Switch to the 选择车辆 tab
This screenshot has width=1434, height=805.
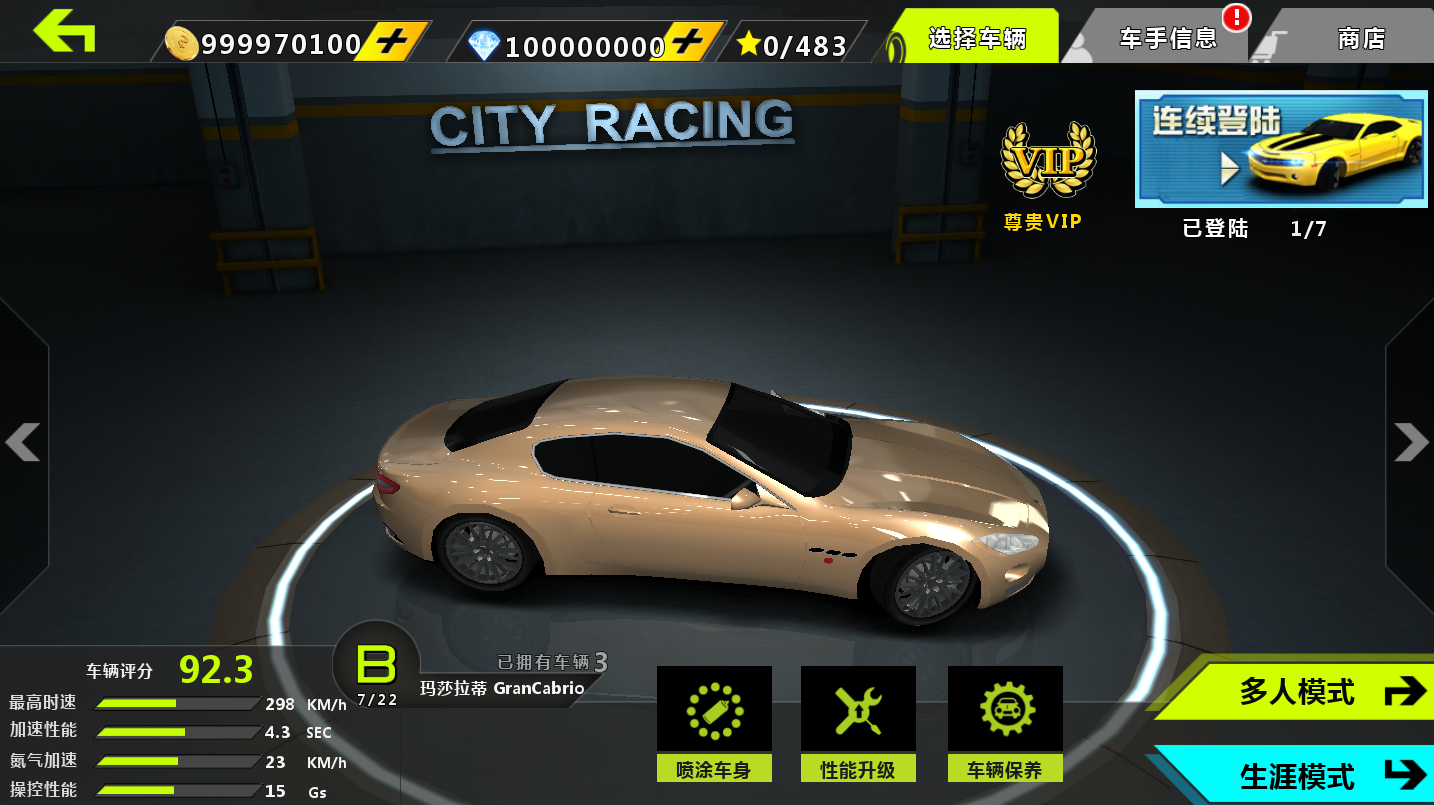click(975, 38)
